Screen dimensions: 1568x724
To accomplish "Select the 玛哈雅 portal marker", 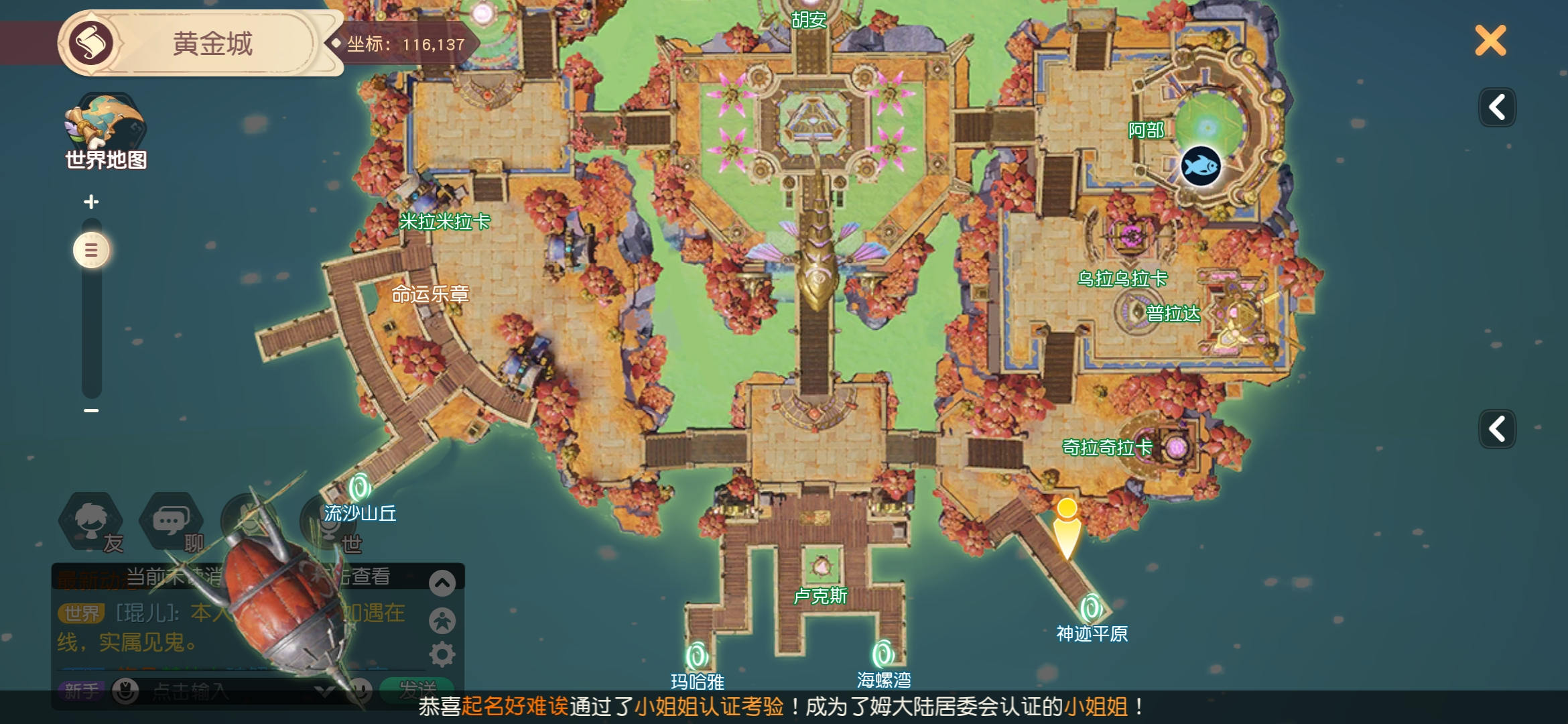I will tap(697, 656).
